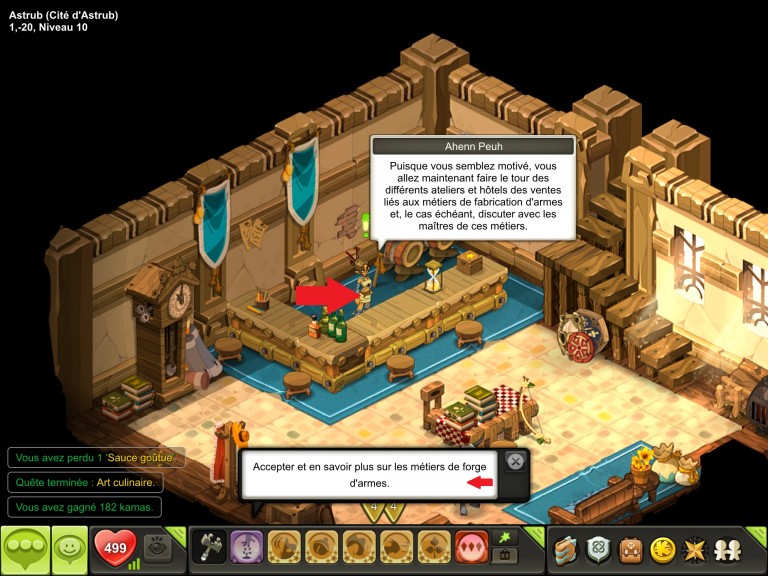Image resolution: width=768 pixels, height=576 pixels.
Task: Open the backpack inventory
Action: (x=631, y=548)
